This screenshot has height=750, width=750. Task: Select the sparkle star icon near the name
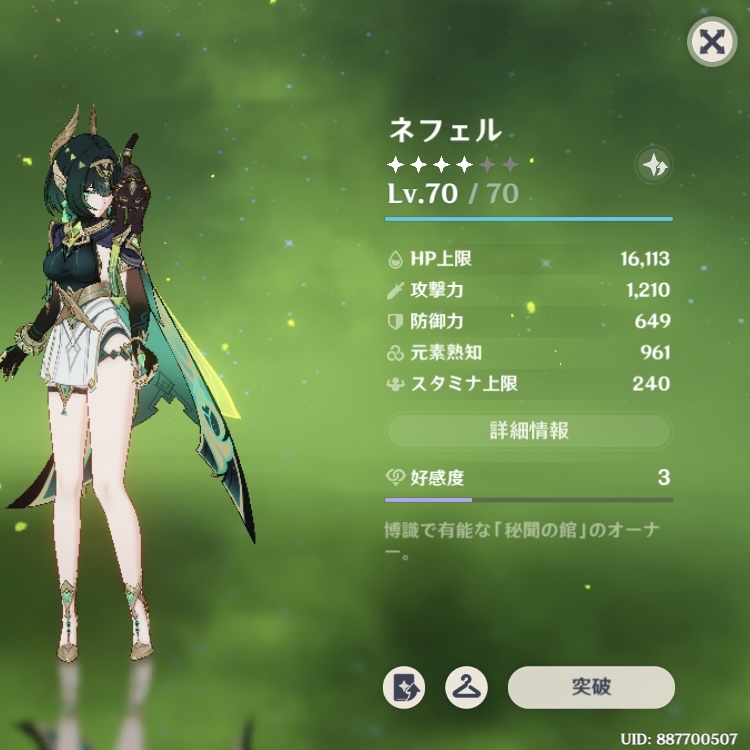(x=654, y=167)
